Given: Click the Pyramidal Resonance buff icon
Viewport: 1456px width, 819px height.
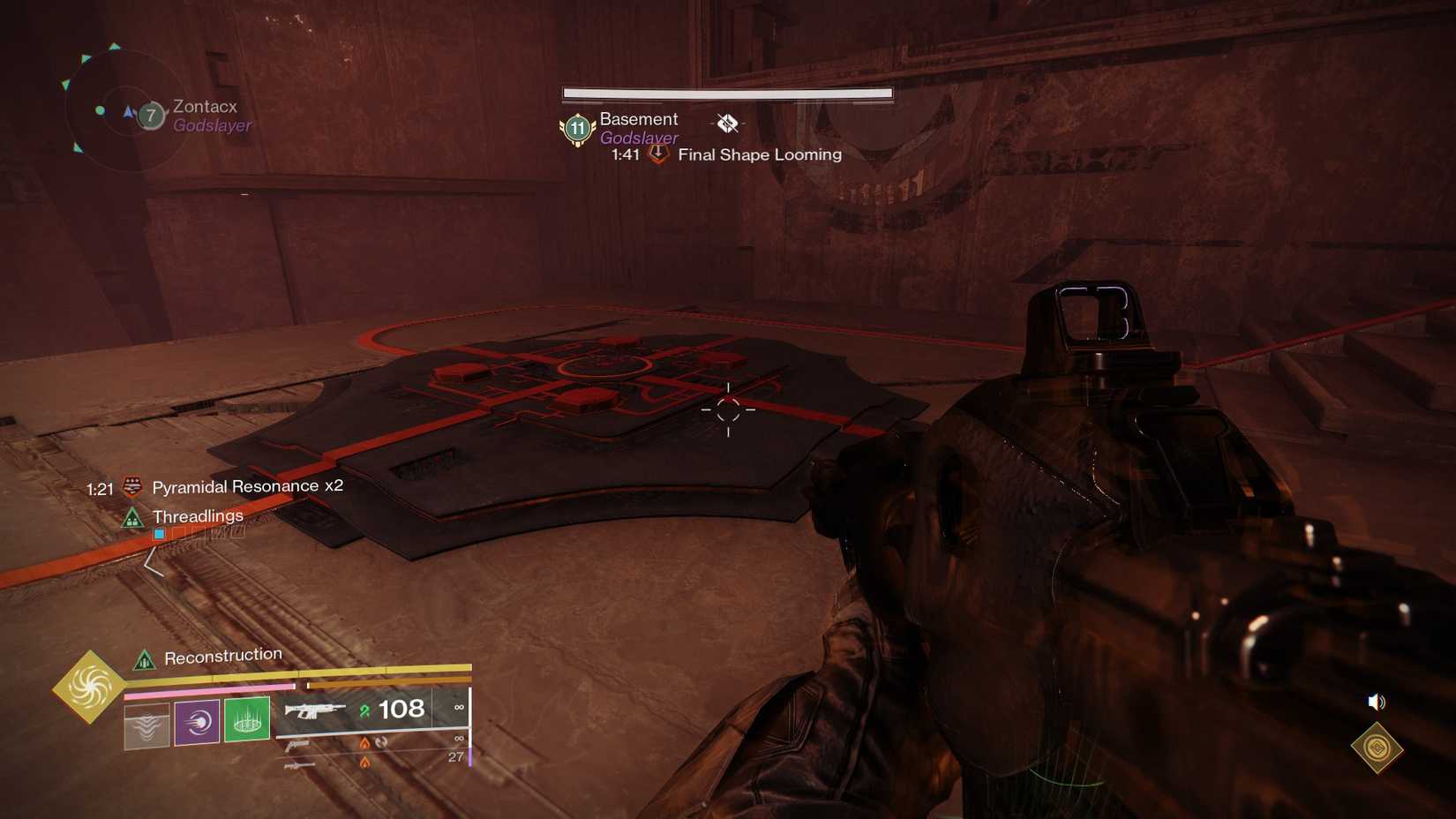Looking at the screenshot, I should [132, 485].
